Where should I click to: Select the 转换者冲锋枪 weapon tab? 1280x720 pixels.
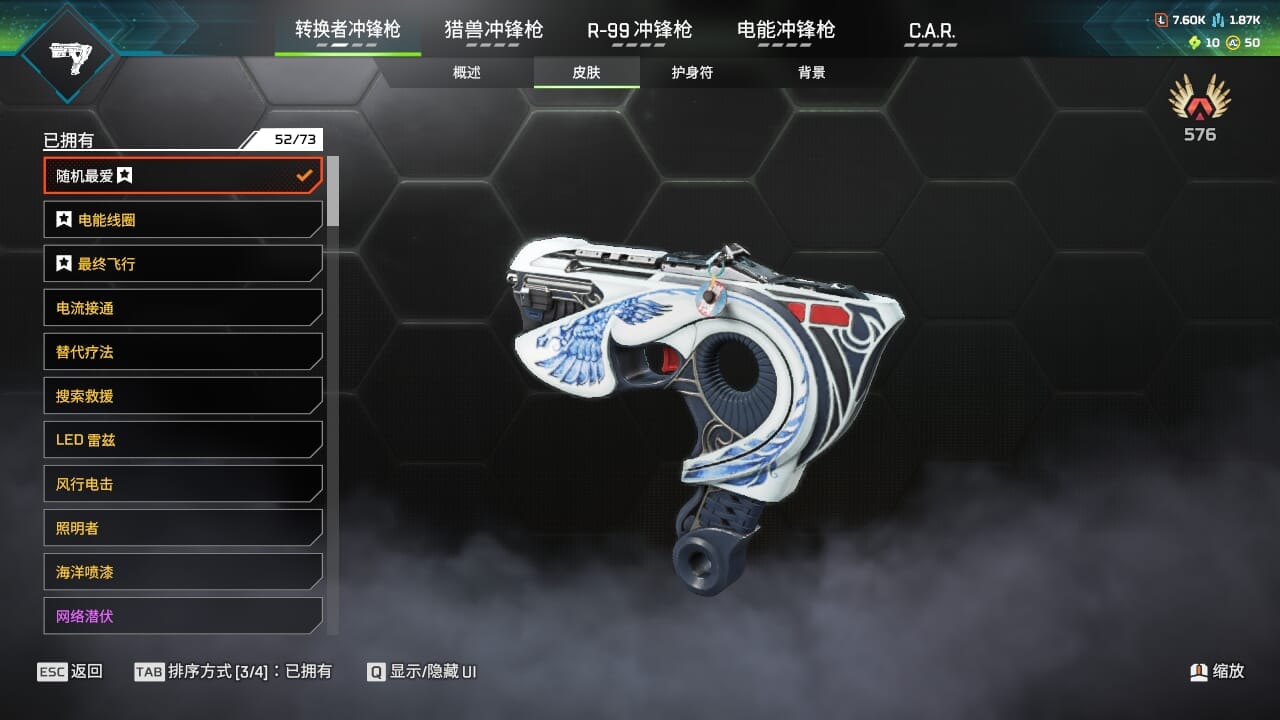(x=347, y=30)
